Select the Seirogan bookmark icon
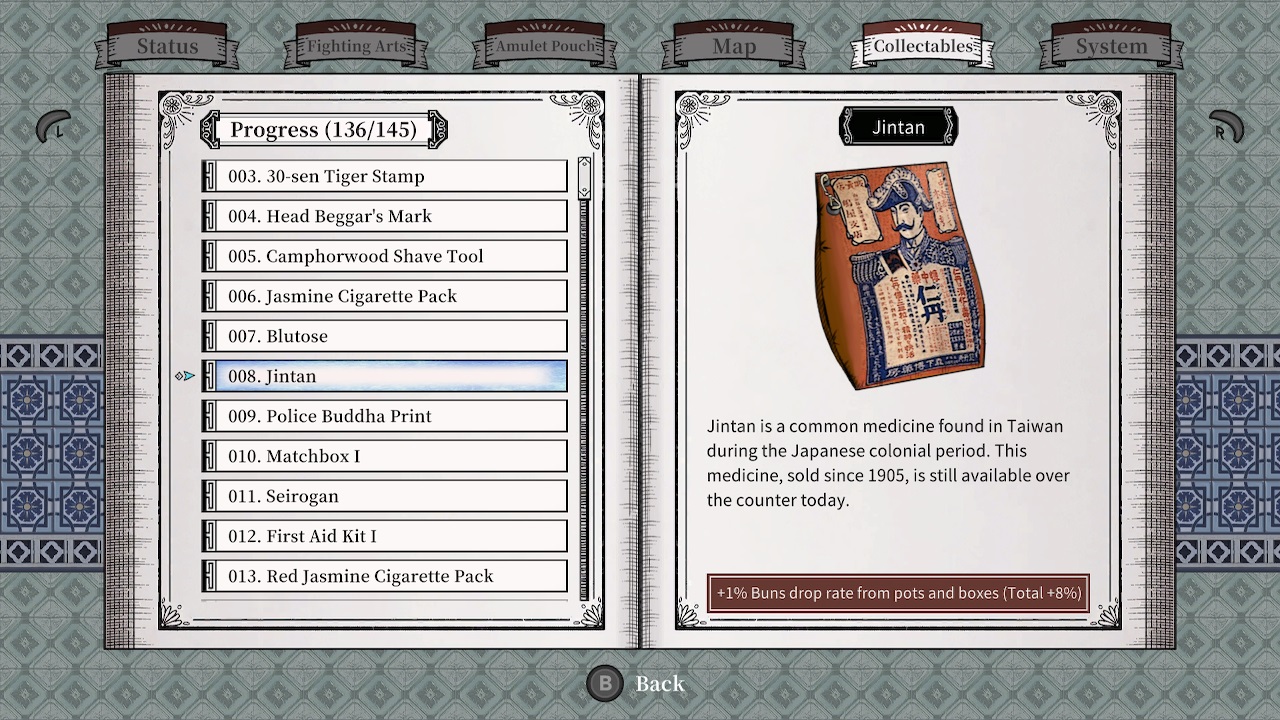The width and height of the screenshot is (1280, 720). click(209, 496)
